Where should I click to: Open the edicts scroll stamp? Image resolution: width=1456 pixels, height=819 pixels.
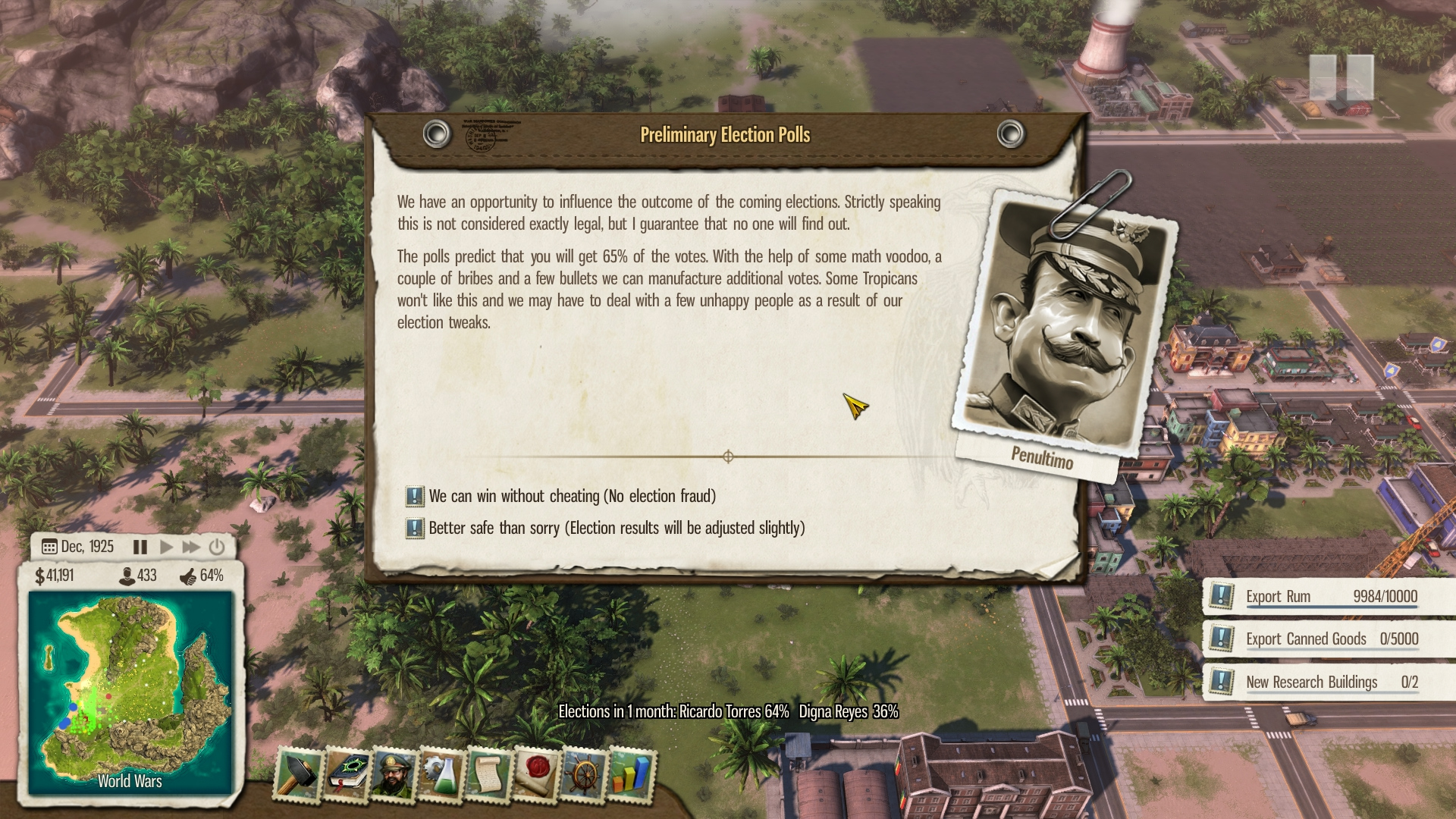tap(489, 773)
